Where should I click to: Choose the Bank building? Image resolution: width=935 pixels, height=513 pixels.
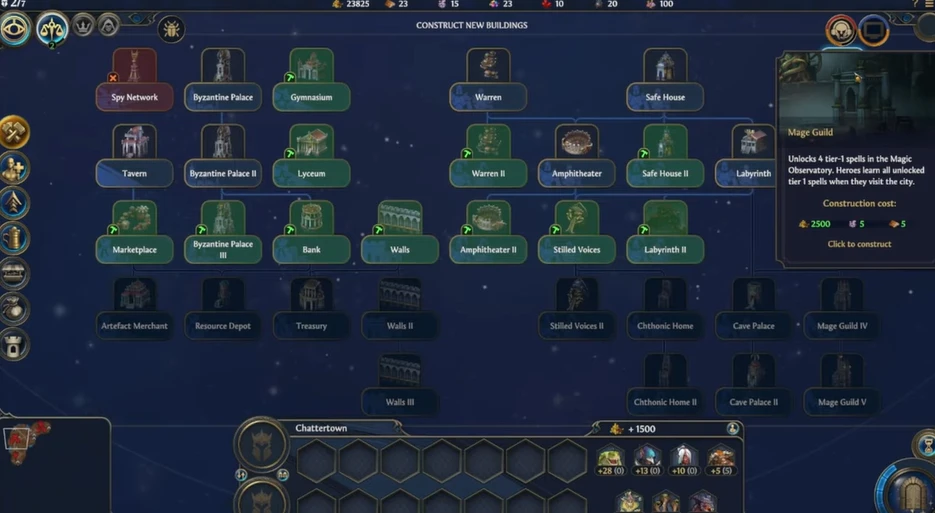[x=311, y=235]
